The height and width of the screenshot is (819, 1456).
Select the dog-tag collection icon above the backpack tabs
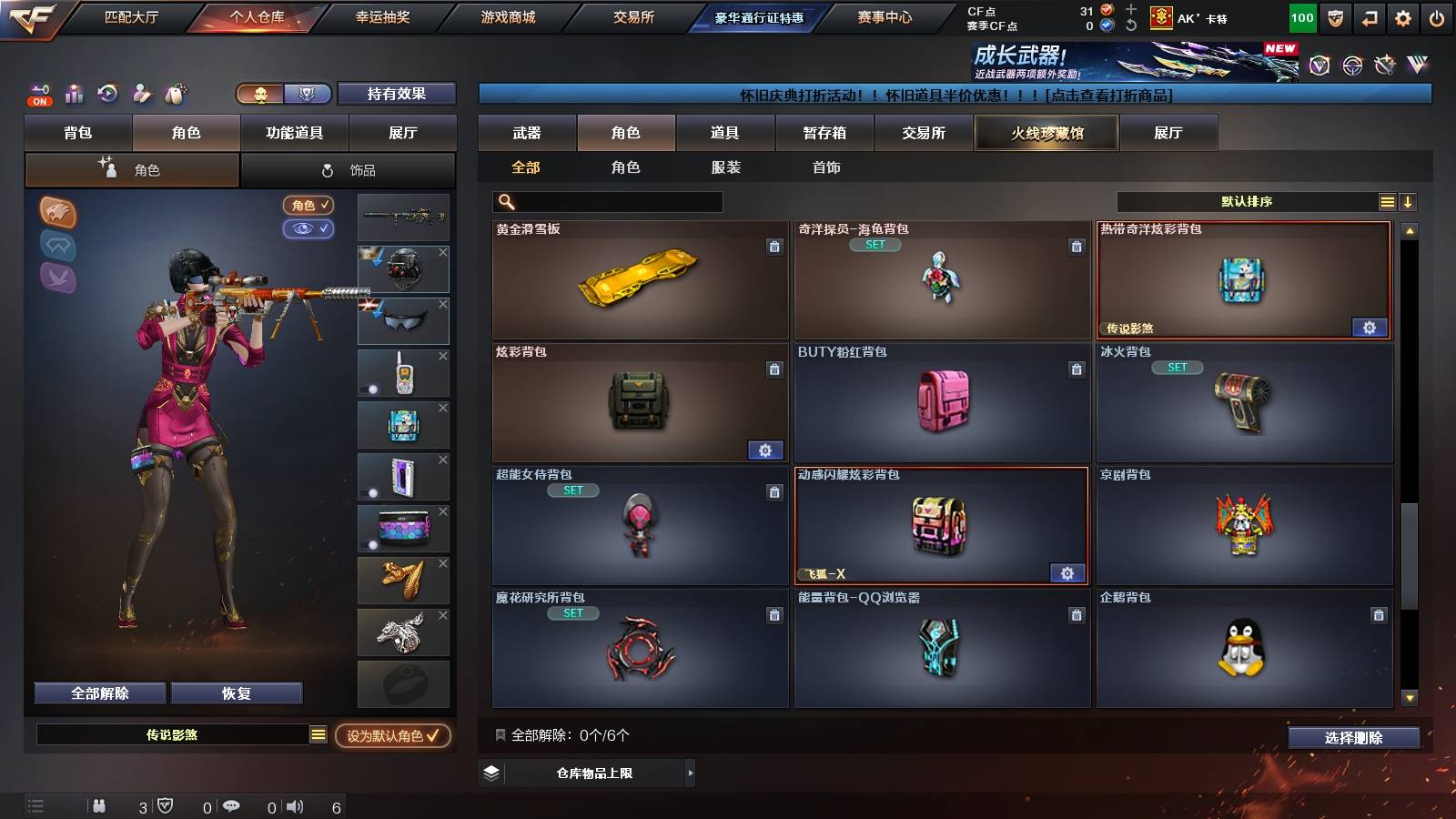(175, 92)
